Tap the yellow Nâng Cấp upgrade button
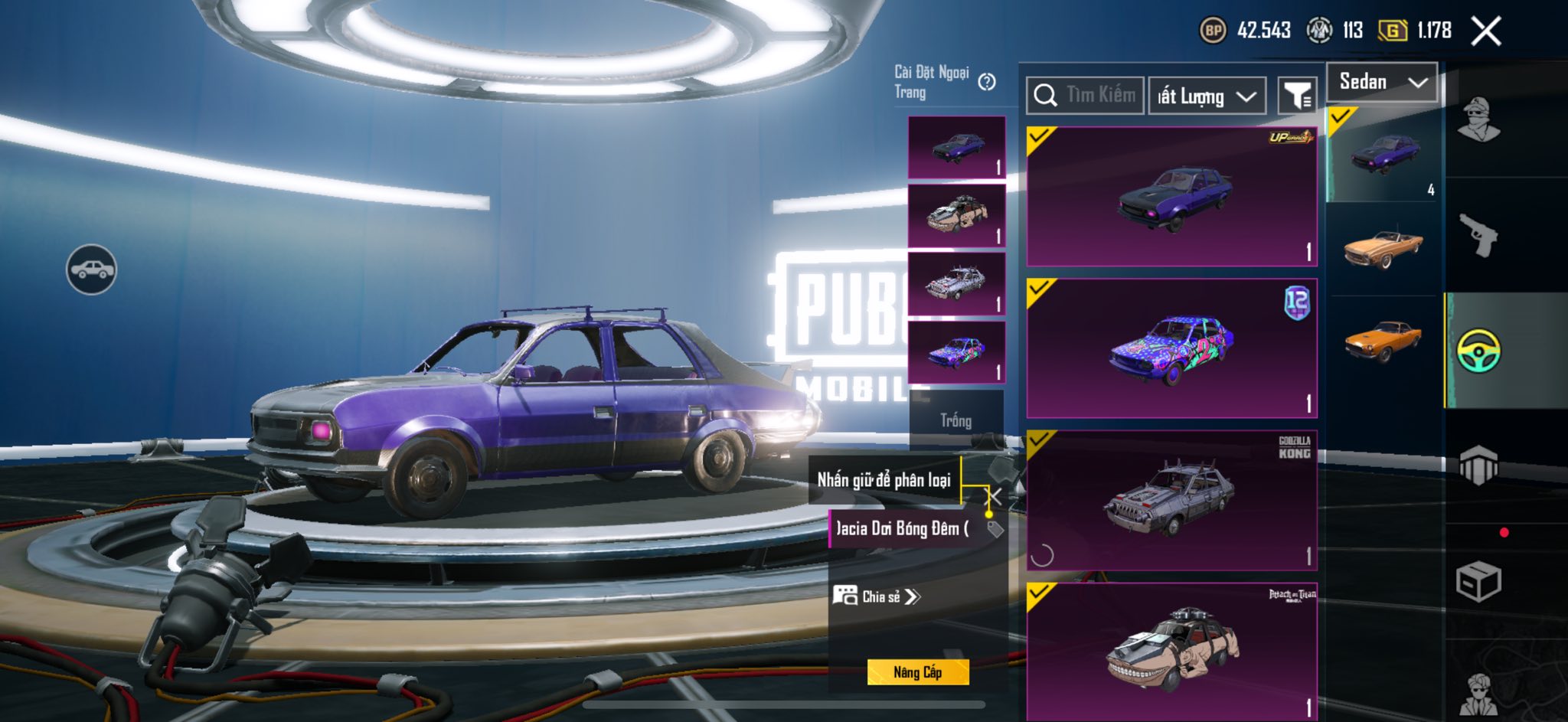Image resolution: width=1568 pixels, height=722 pixels. 918,672
